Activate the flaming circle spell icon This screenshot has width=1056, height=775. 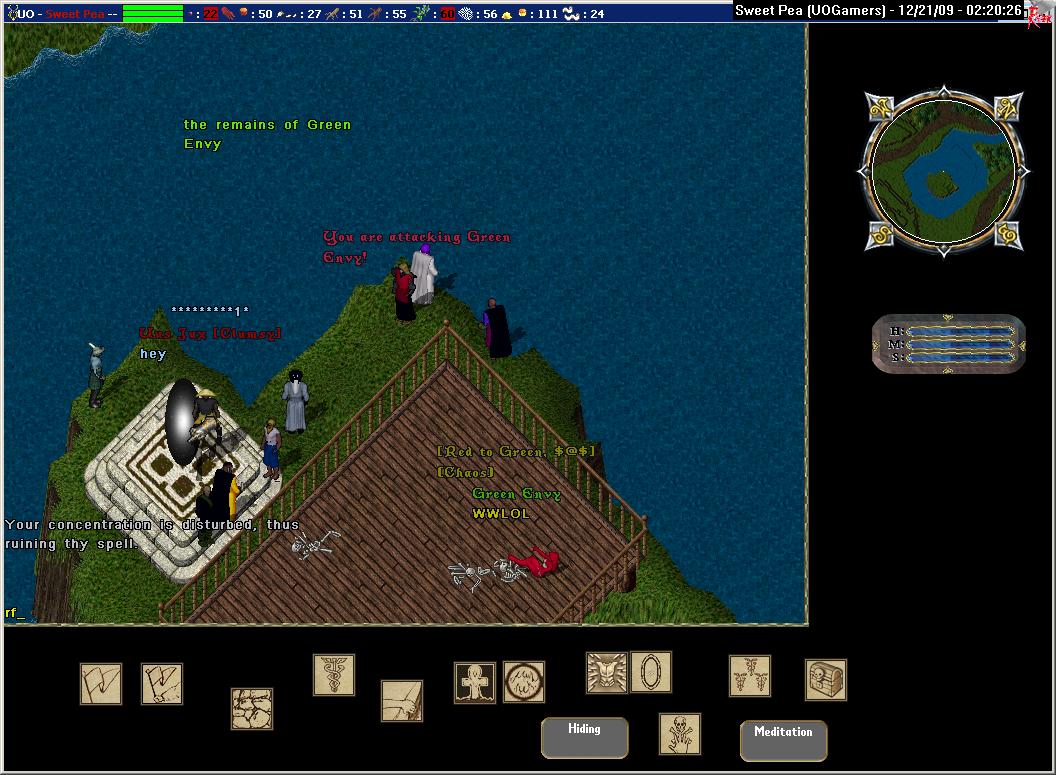click(x=524, y=682)
